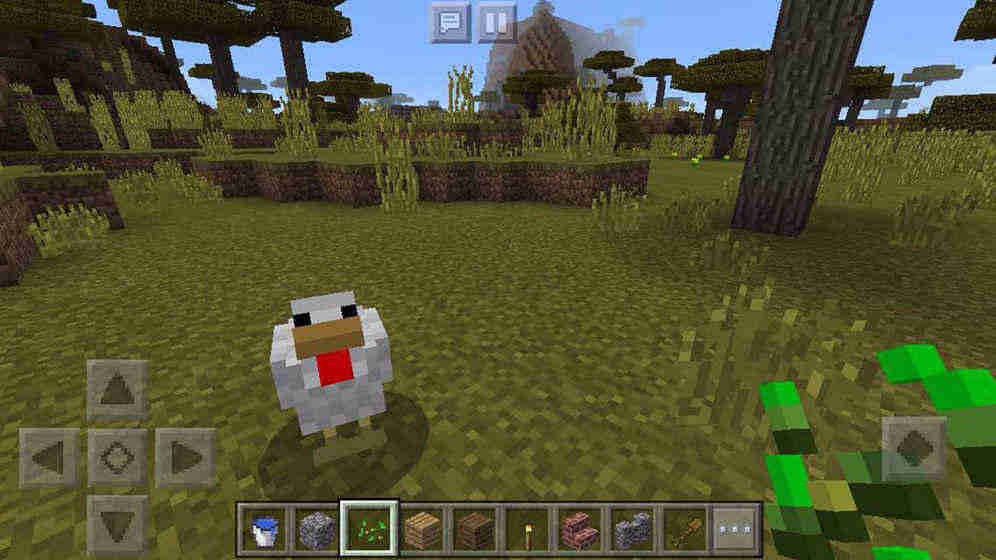Select the highlighted seeds slot

[369, 528]
